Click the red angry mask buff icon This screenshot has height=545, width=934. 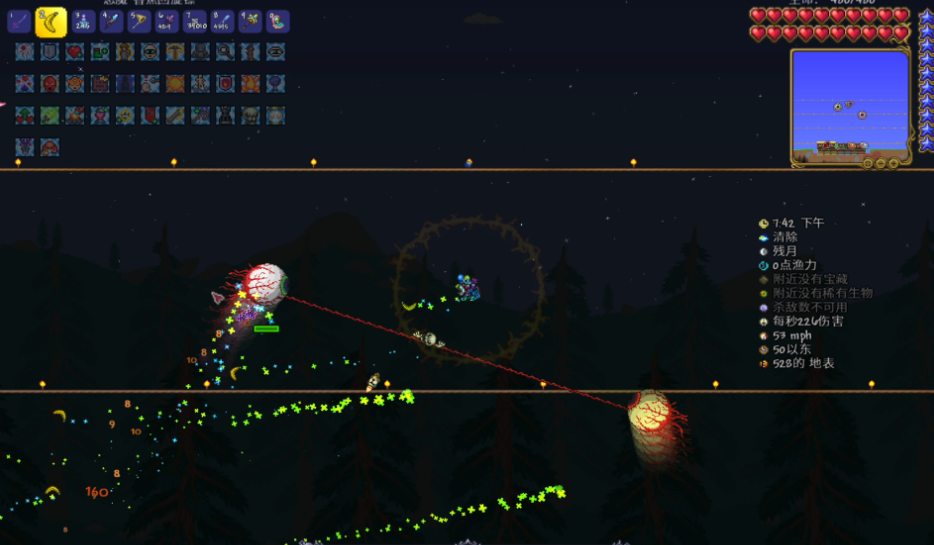pyautogui.click(x=50, y=83)
